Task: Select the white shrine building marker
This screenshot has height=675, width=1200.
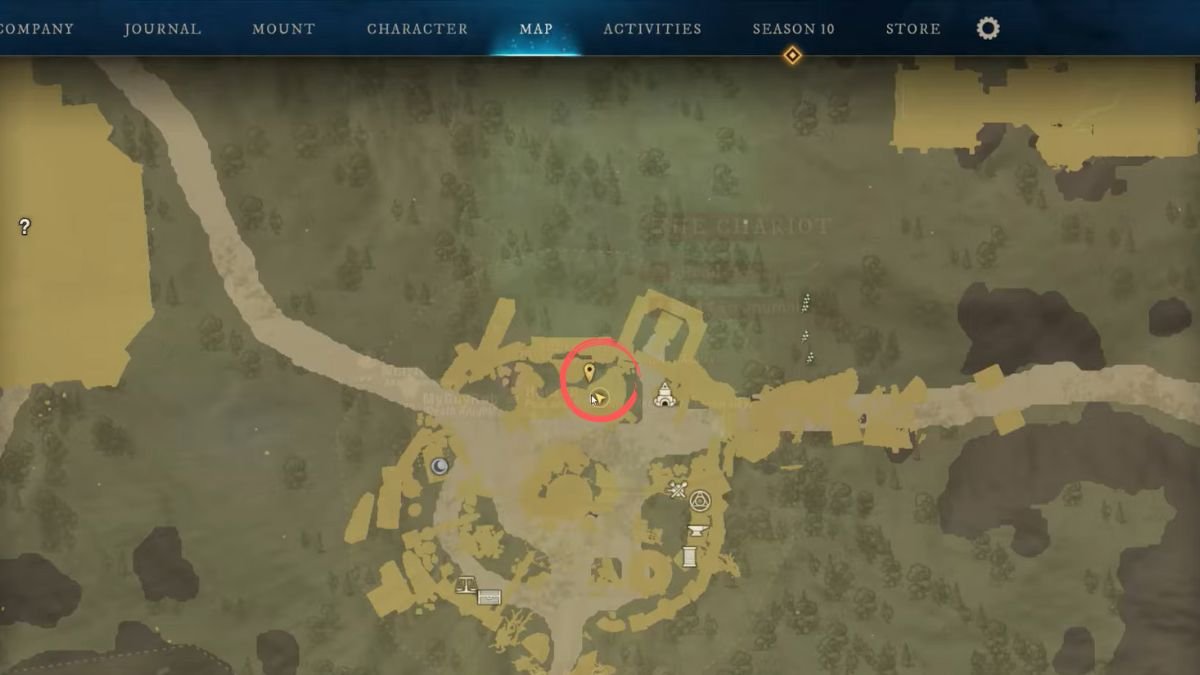Action: 663,395
